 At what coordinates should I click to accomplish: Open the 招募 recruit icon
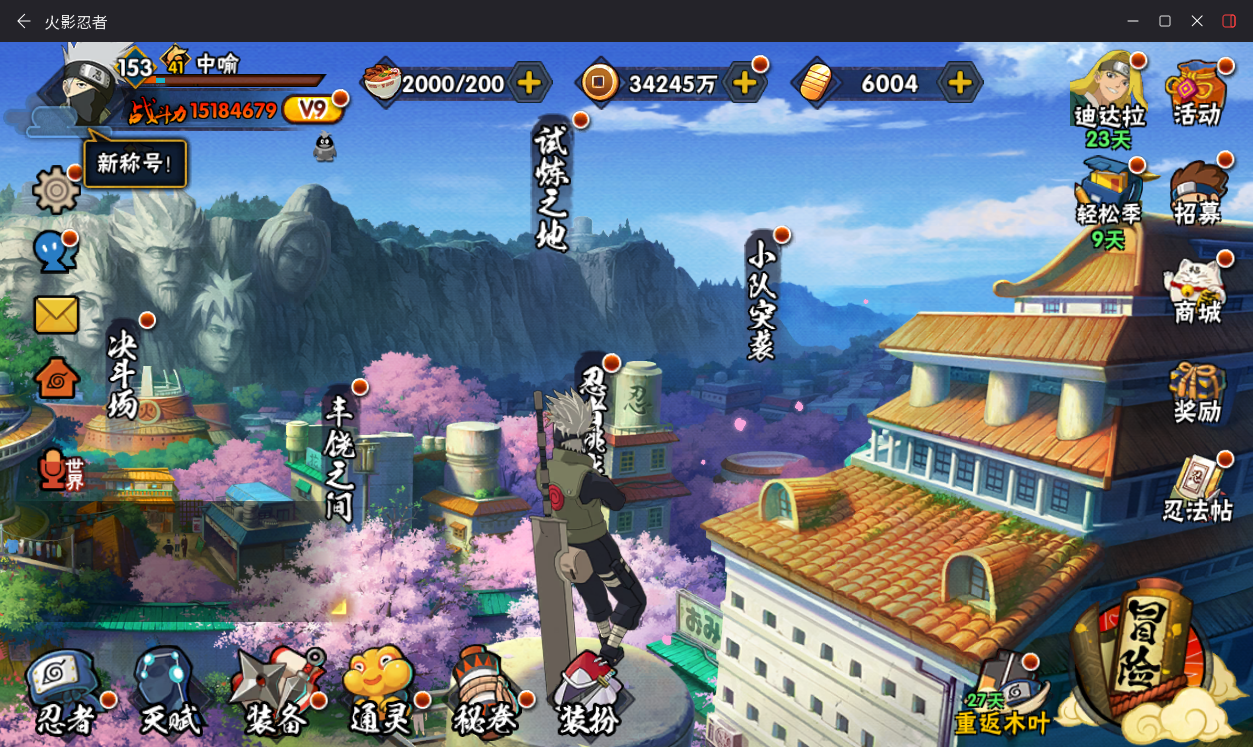tap(1197, 192)
